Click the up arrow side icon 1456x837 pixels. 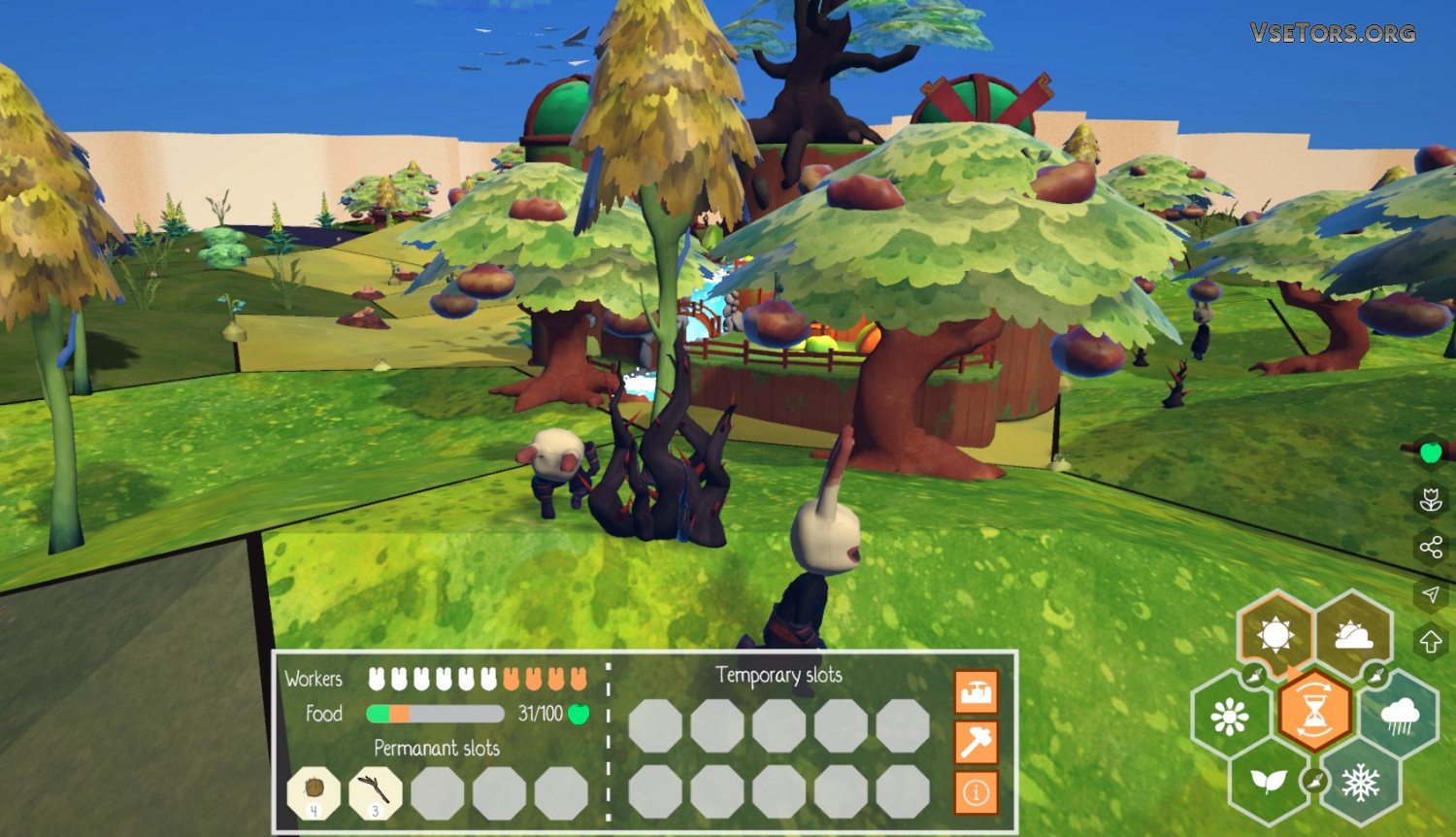click(1430, 641)
